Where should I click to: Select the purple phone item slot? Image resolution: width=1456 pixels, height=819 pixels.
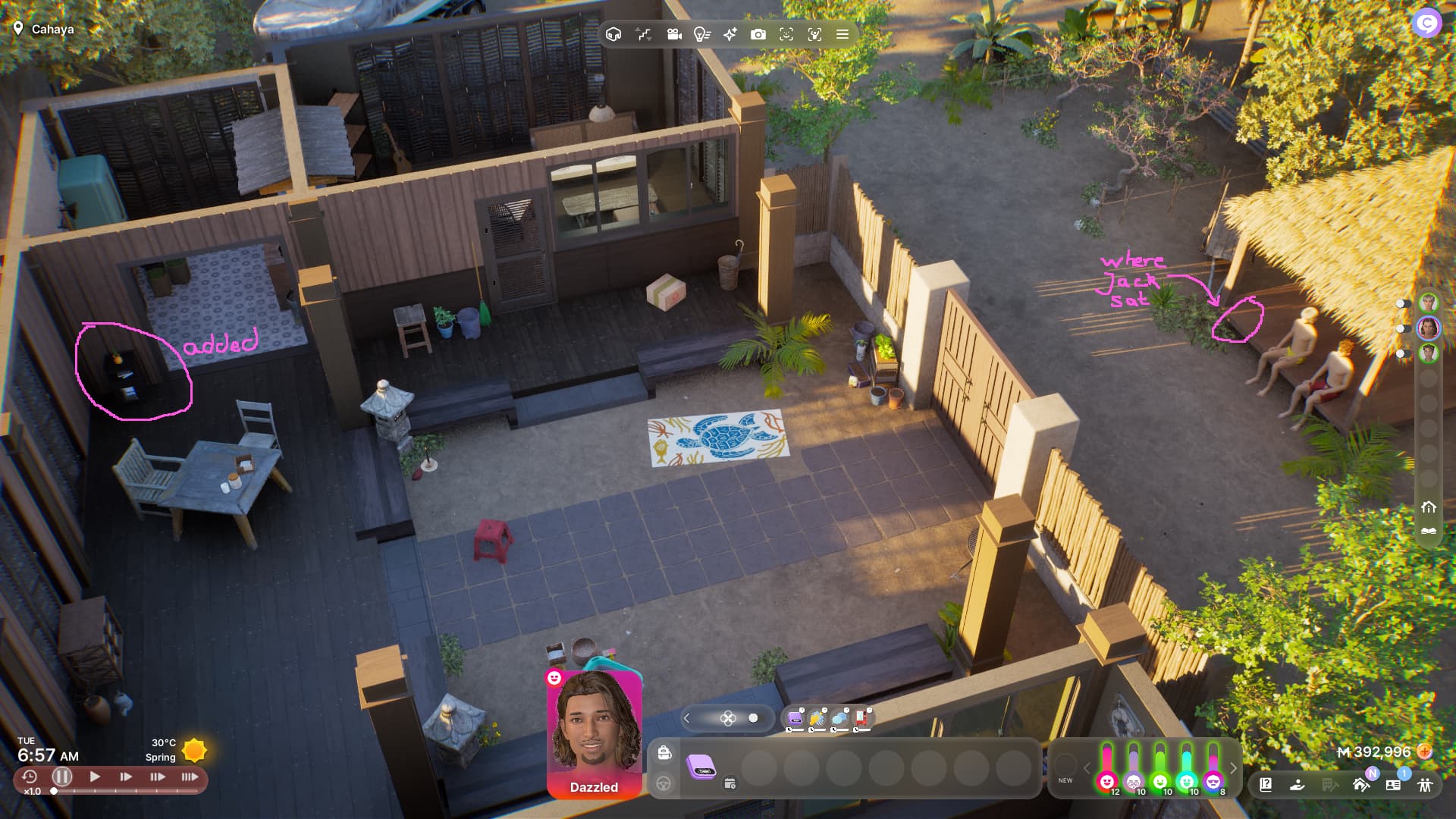click(x=701, y=767)
